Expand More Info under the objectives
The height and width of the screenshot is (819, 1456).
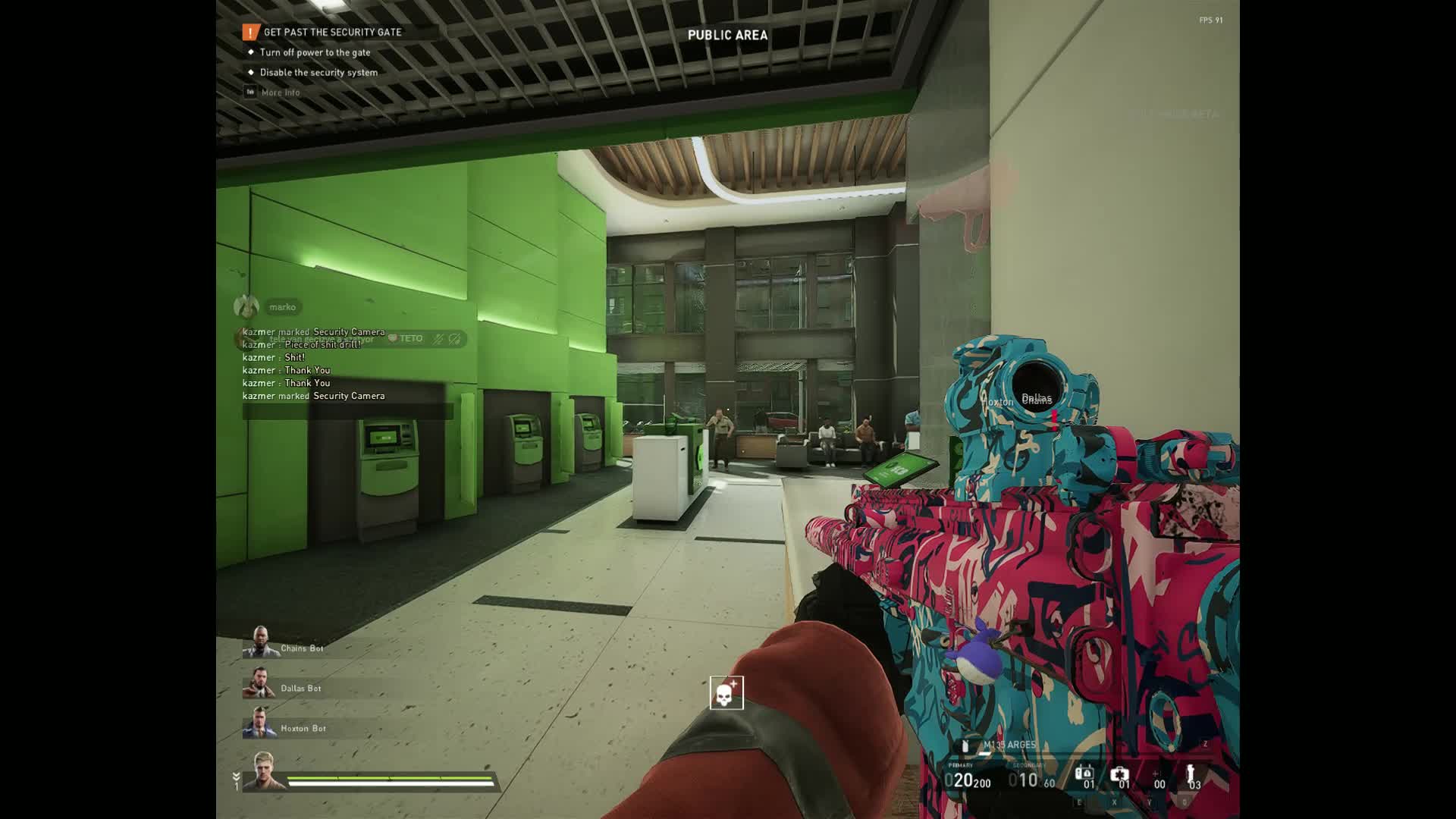pos(280,93)
